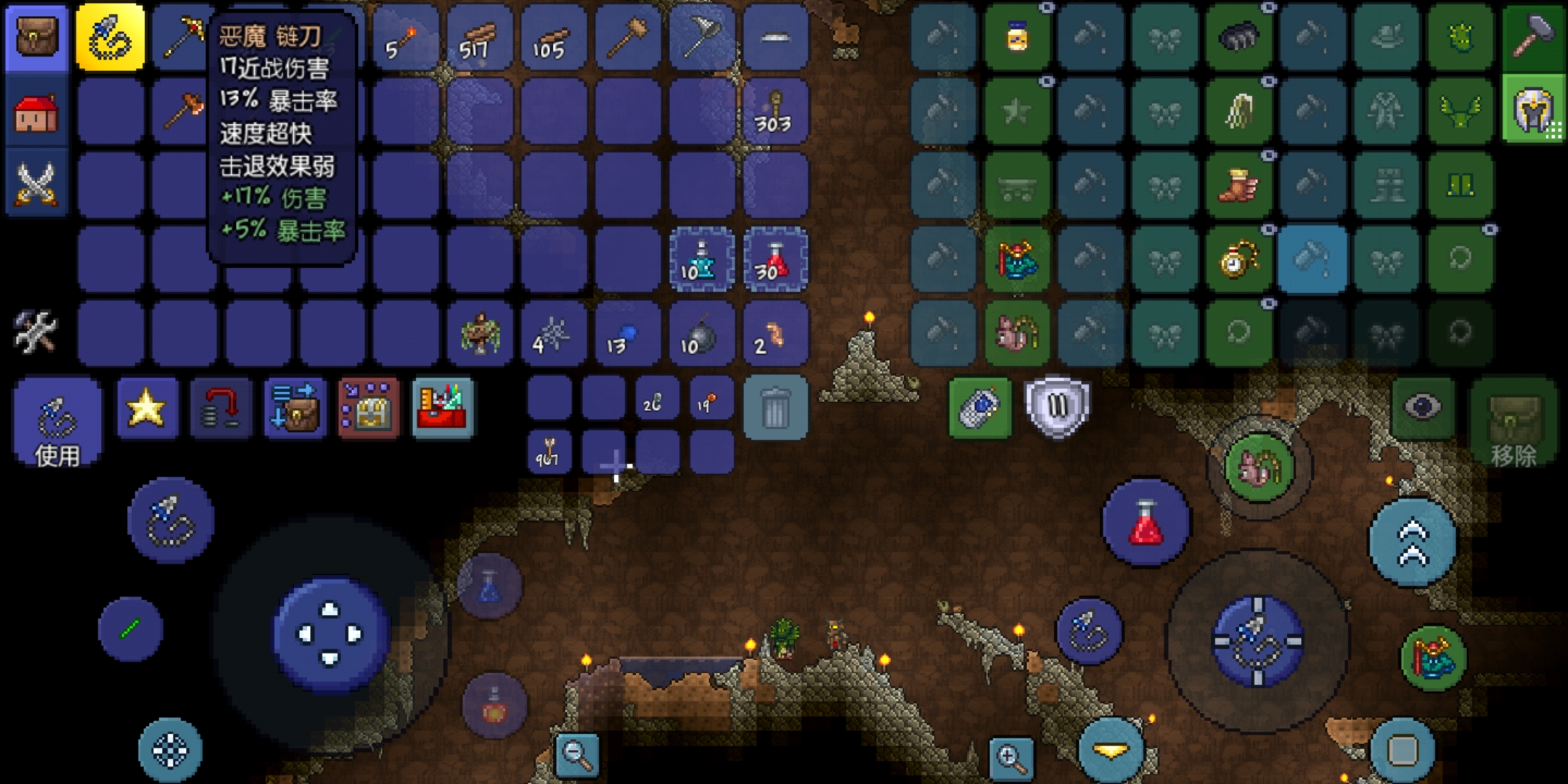Open crafting with the wrench and hammer icon
This screenshot has width=1568, height=784.
(x=35, y=332)
